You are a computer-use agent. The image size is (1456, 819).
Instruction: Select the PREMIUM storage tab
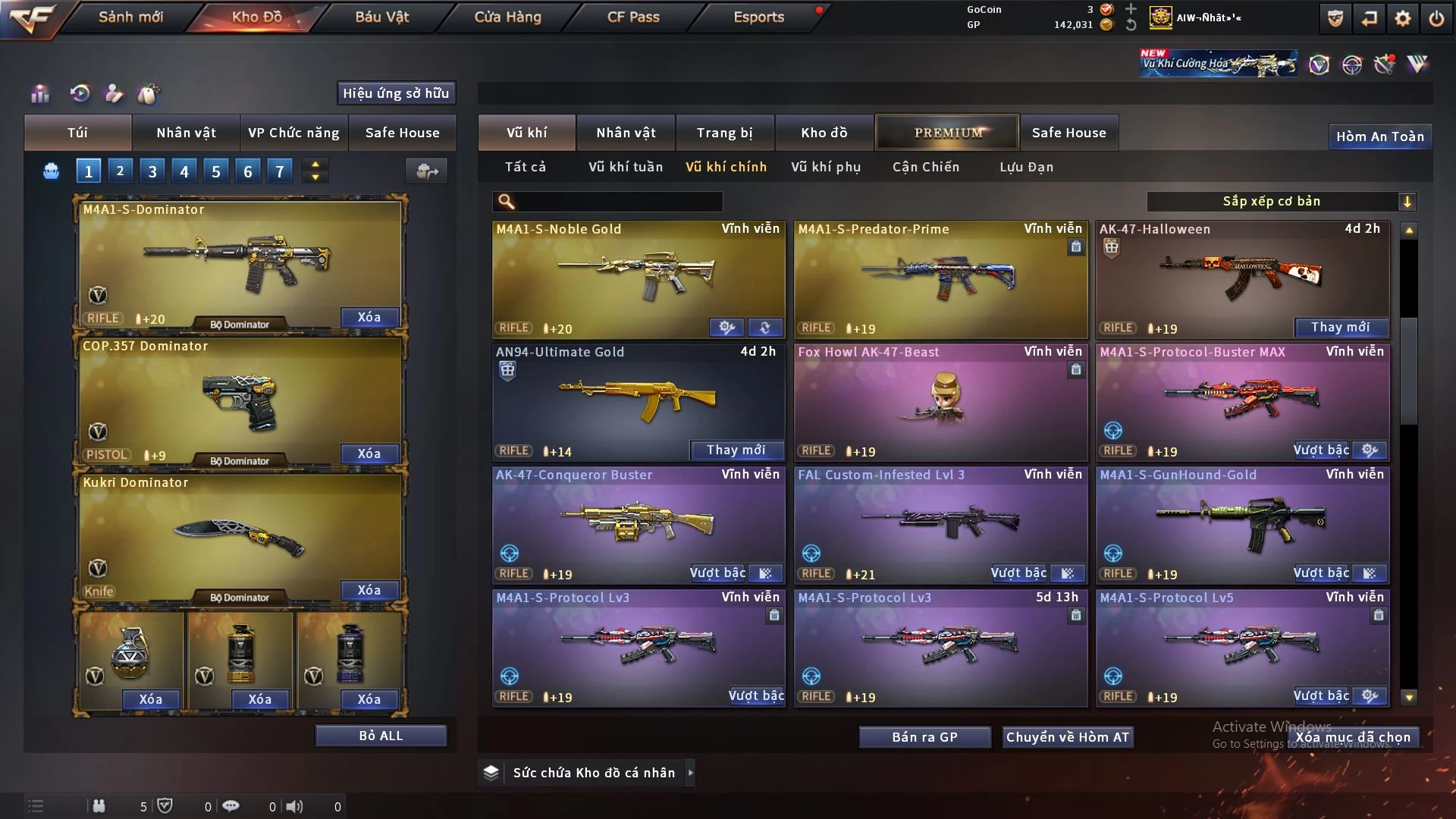947,133
